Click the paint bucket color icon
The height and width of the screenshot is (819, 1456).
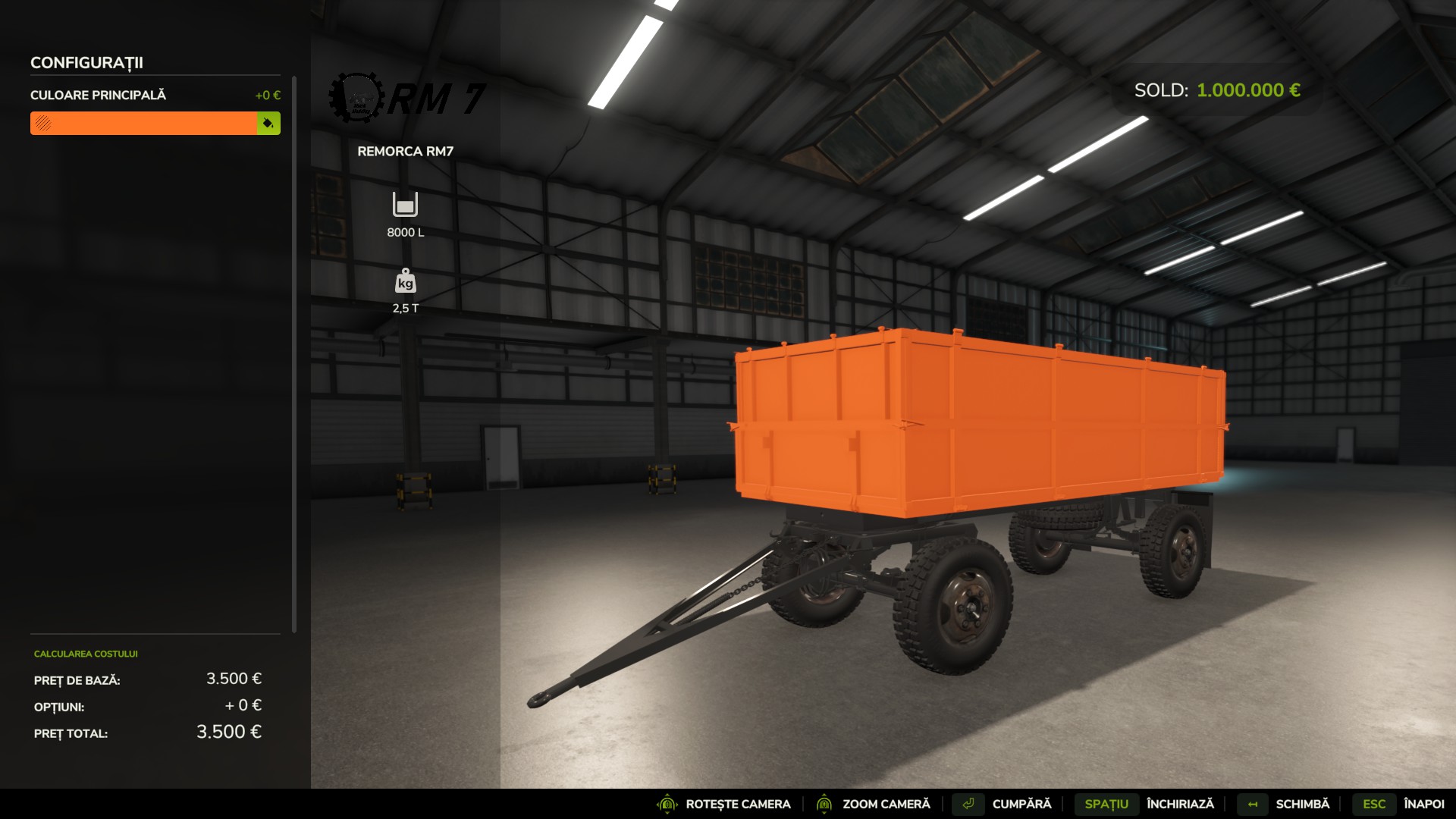(x=268, y=123)
